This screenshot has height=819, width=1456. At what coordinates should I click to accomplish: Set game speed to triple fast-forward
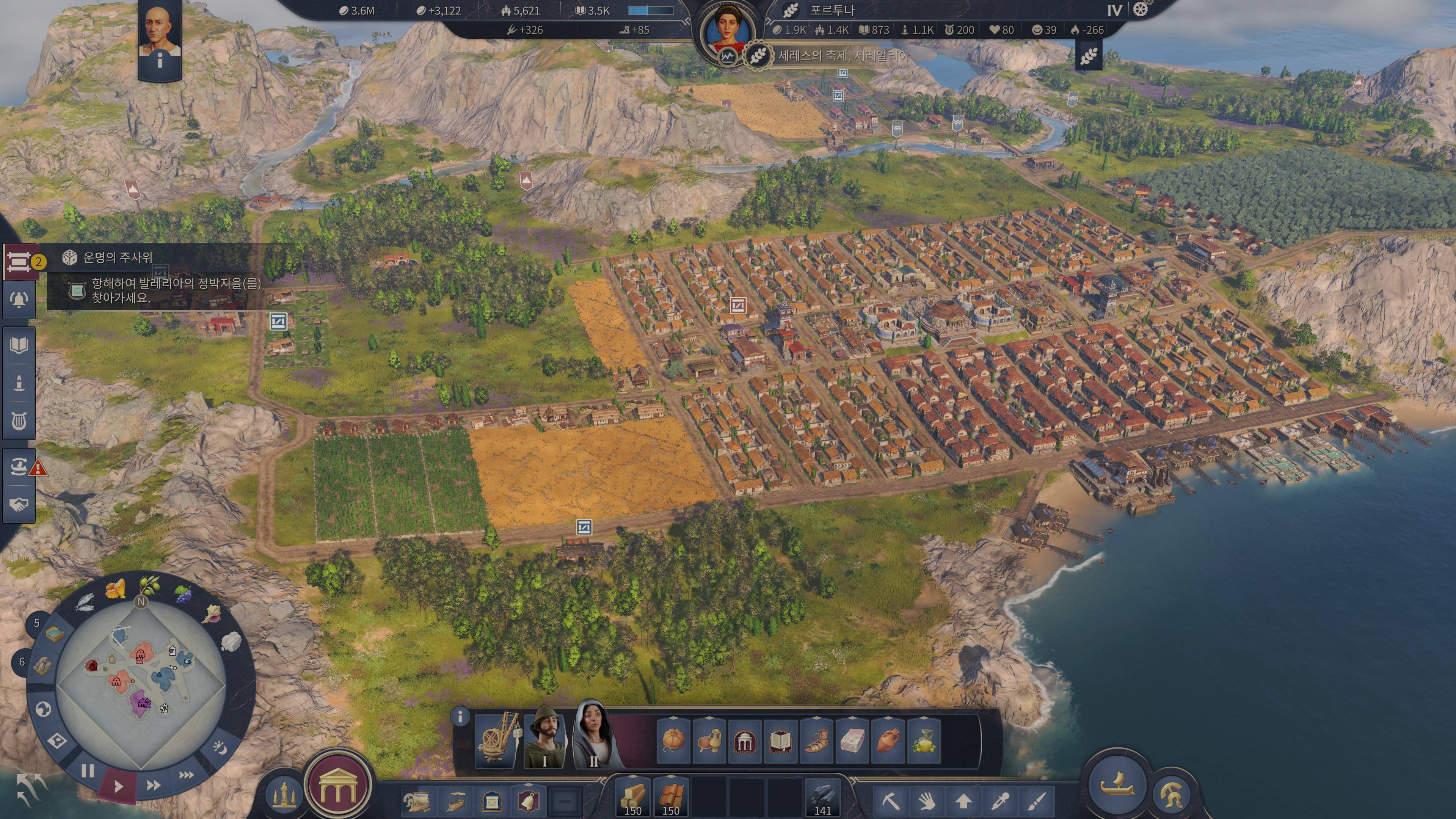click(187, 775)
